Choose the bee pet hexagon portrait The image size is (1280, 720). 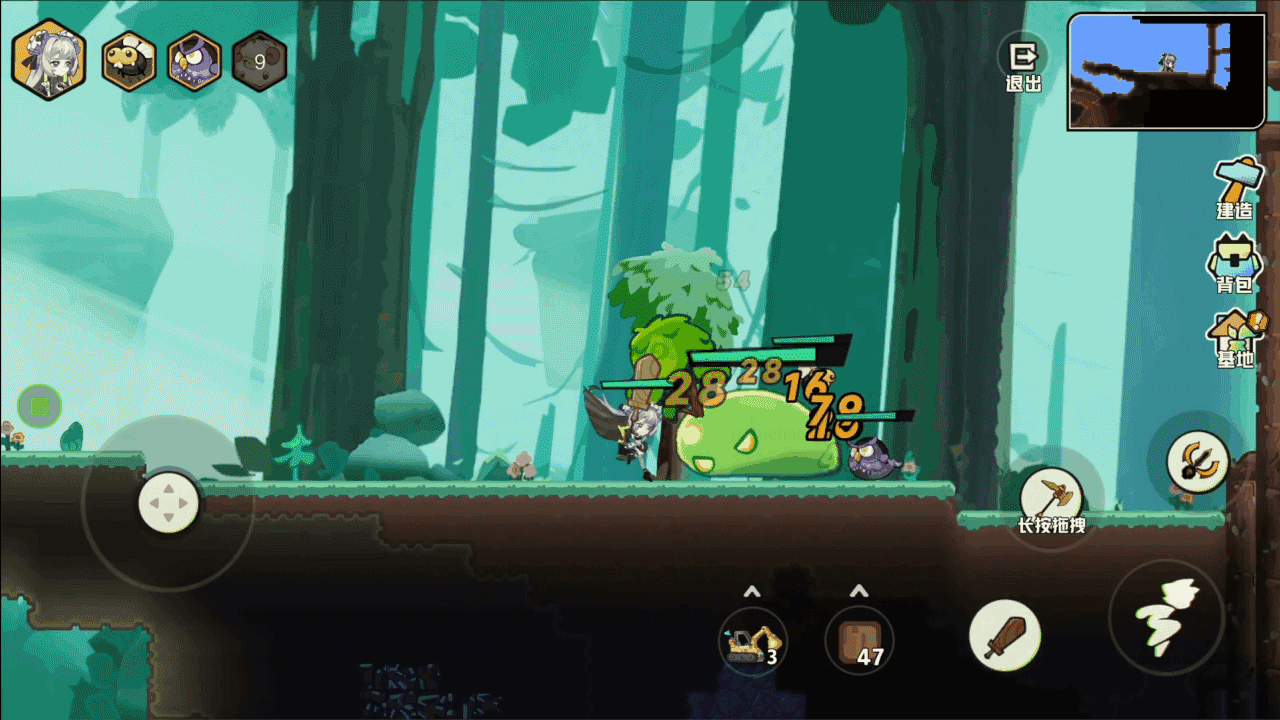click(x=129, y=62)
